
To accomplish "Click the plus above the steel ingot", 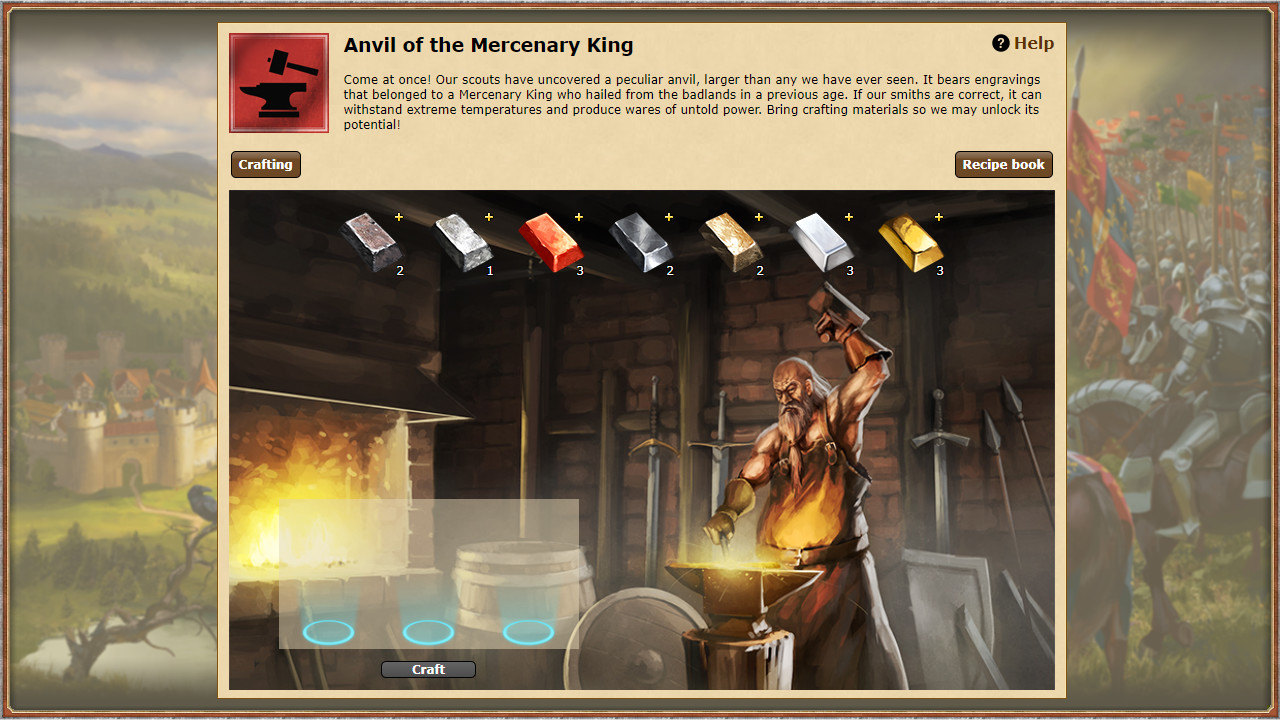I will point(668,216).
